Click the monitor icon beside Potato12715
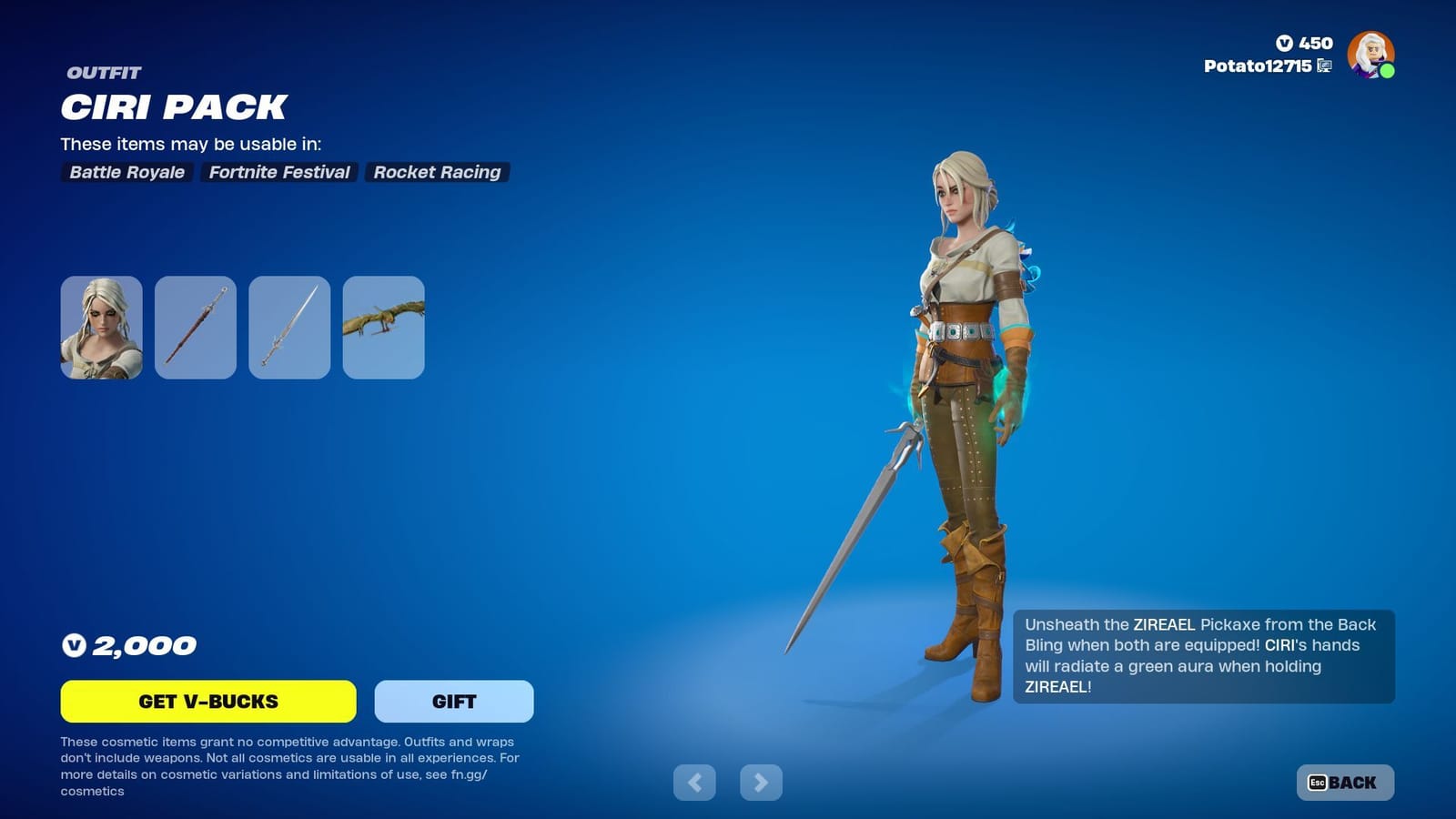 point(1322,66)
